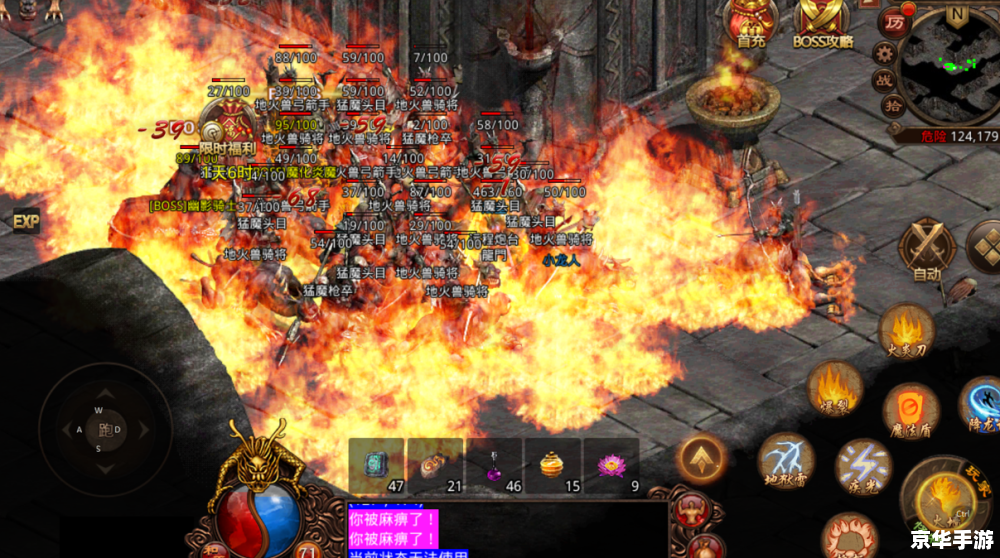Image resolution: width=1000 pixels, height=558 pixels.
Task: Use the golden pot item with 15
Action: click(x=553, y=466)
